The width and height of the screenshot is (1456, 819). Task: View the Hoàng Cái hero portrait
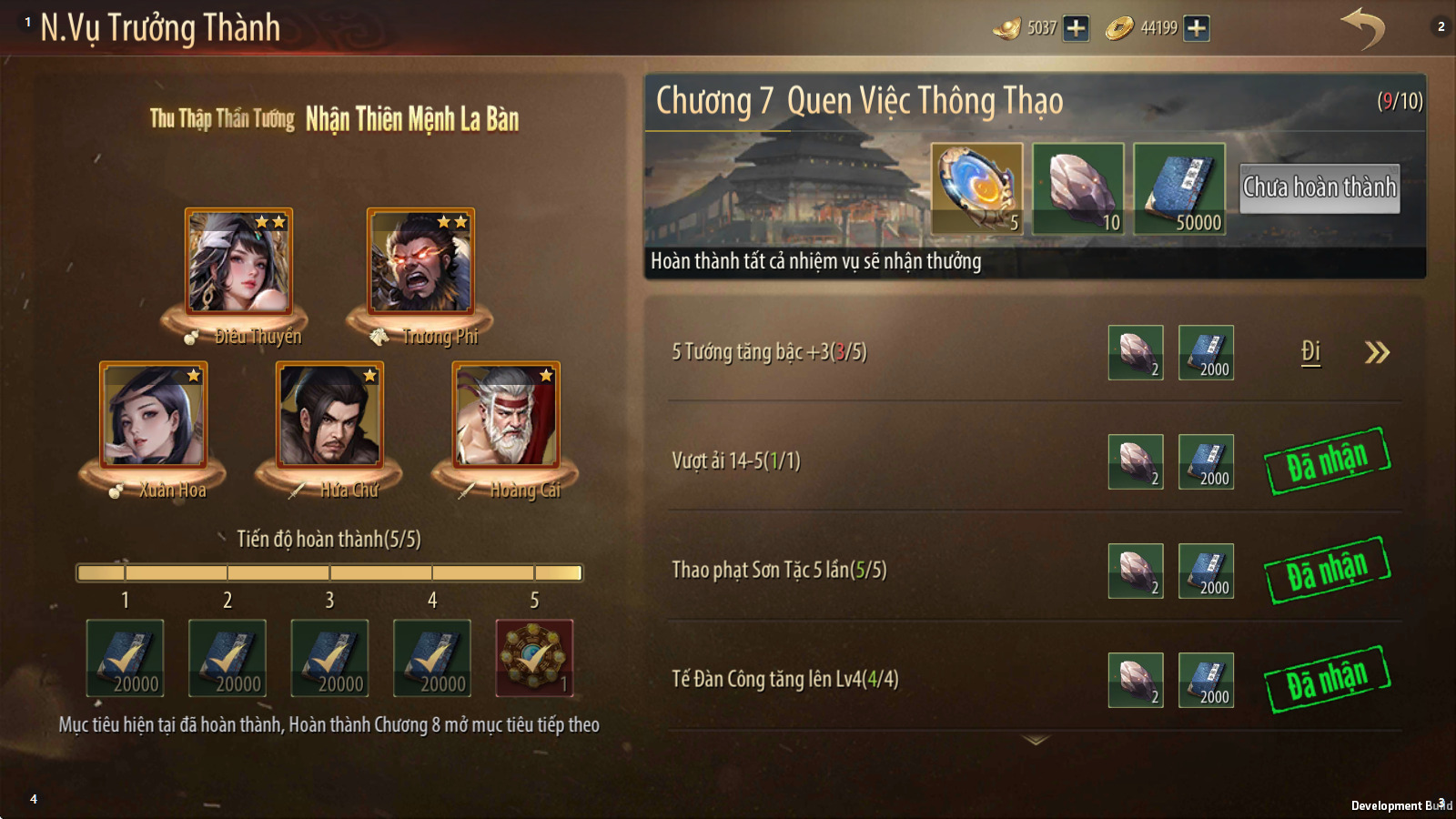point(506,416)
